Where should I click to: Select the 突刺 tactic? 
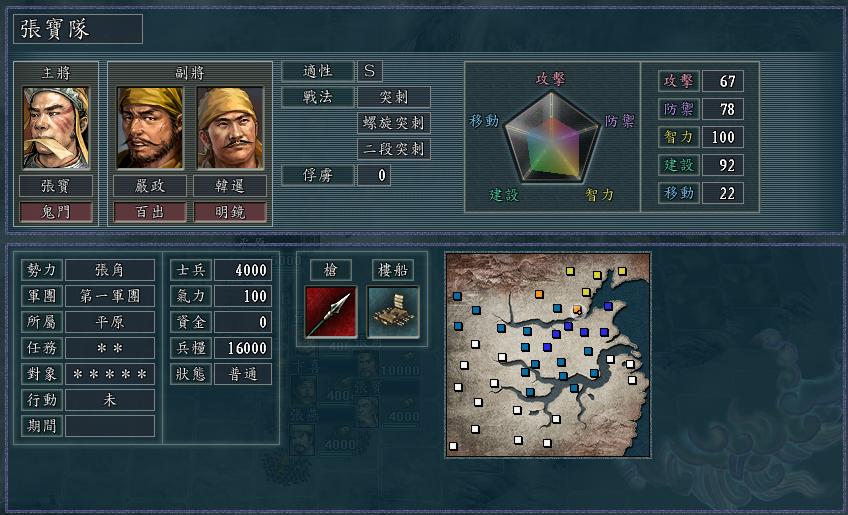394,97
